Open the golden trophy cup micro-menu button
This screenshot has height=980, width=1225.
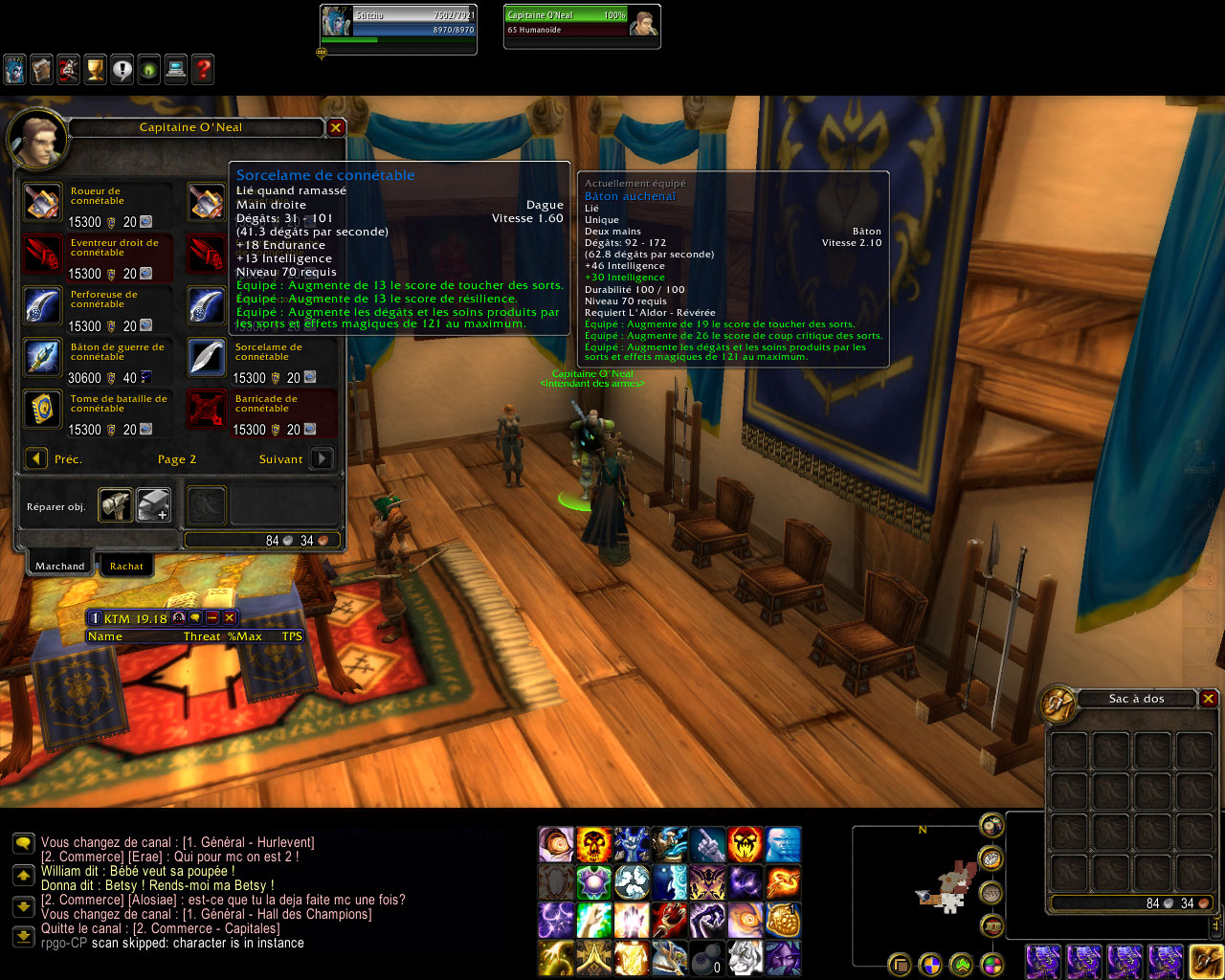(x=95, y=69)
